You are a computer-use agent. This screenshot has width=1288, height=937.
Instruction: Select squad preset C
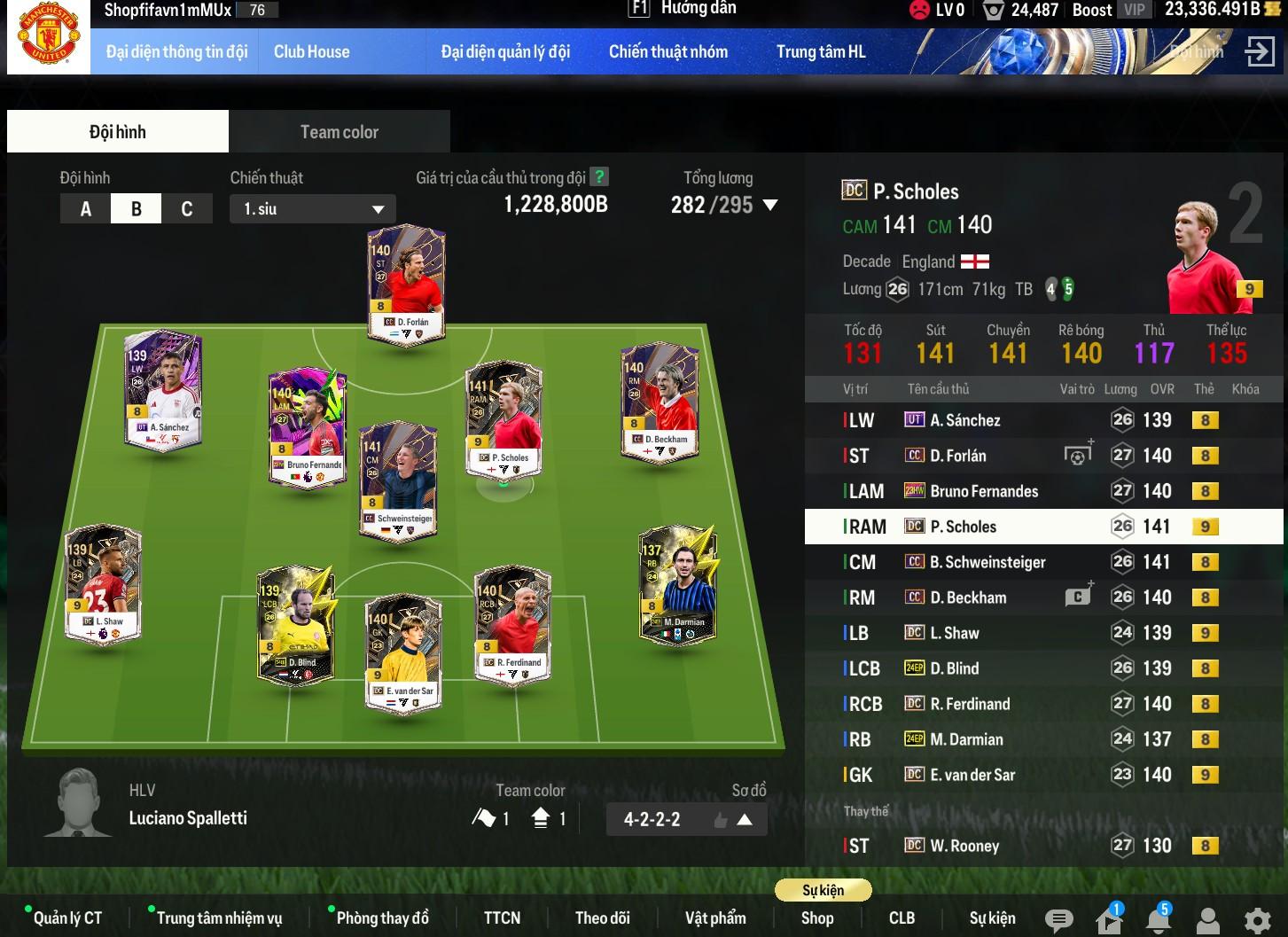(x=186, y=209)
